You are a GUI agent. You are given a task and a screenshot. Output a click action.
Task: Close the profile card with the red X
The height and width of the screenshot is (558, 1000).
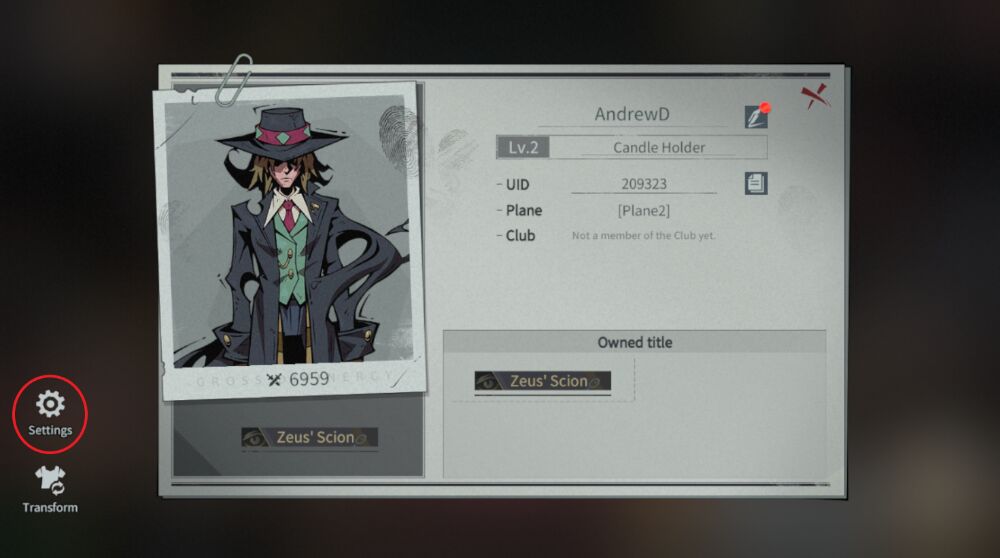(x=814, y=96)
